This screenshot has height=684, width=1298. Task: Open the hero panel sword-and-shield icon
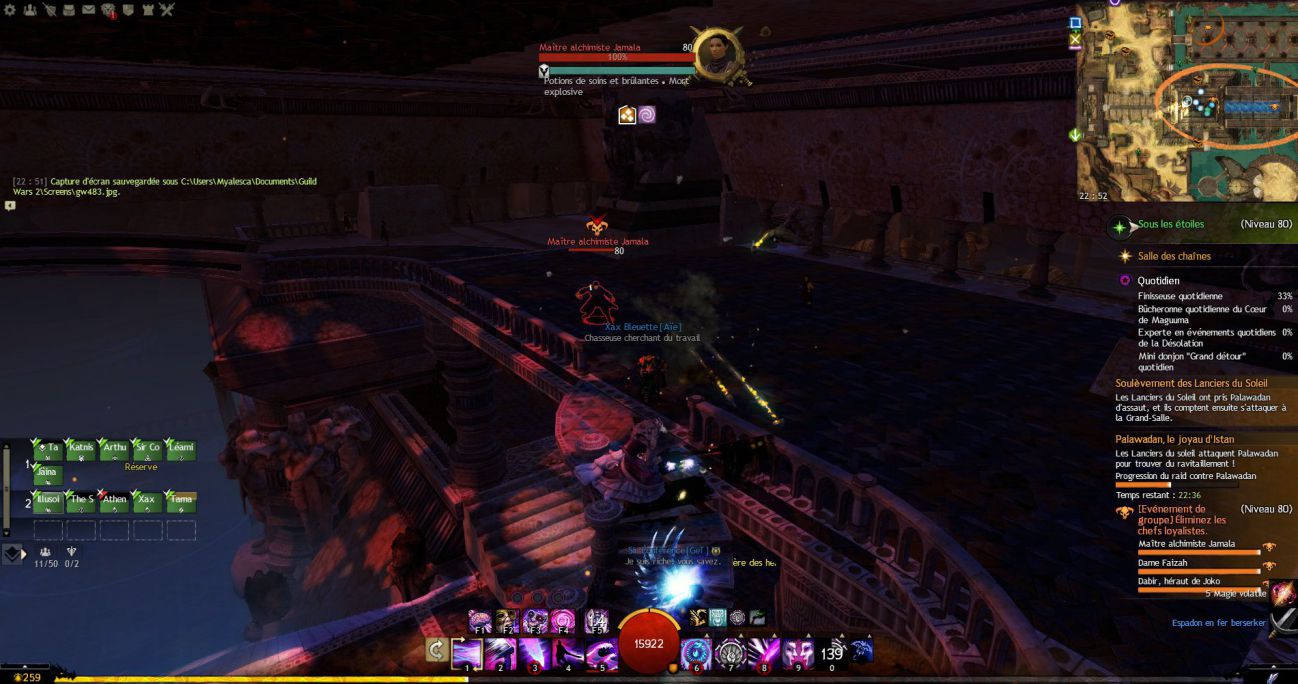coord(48,10)
